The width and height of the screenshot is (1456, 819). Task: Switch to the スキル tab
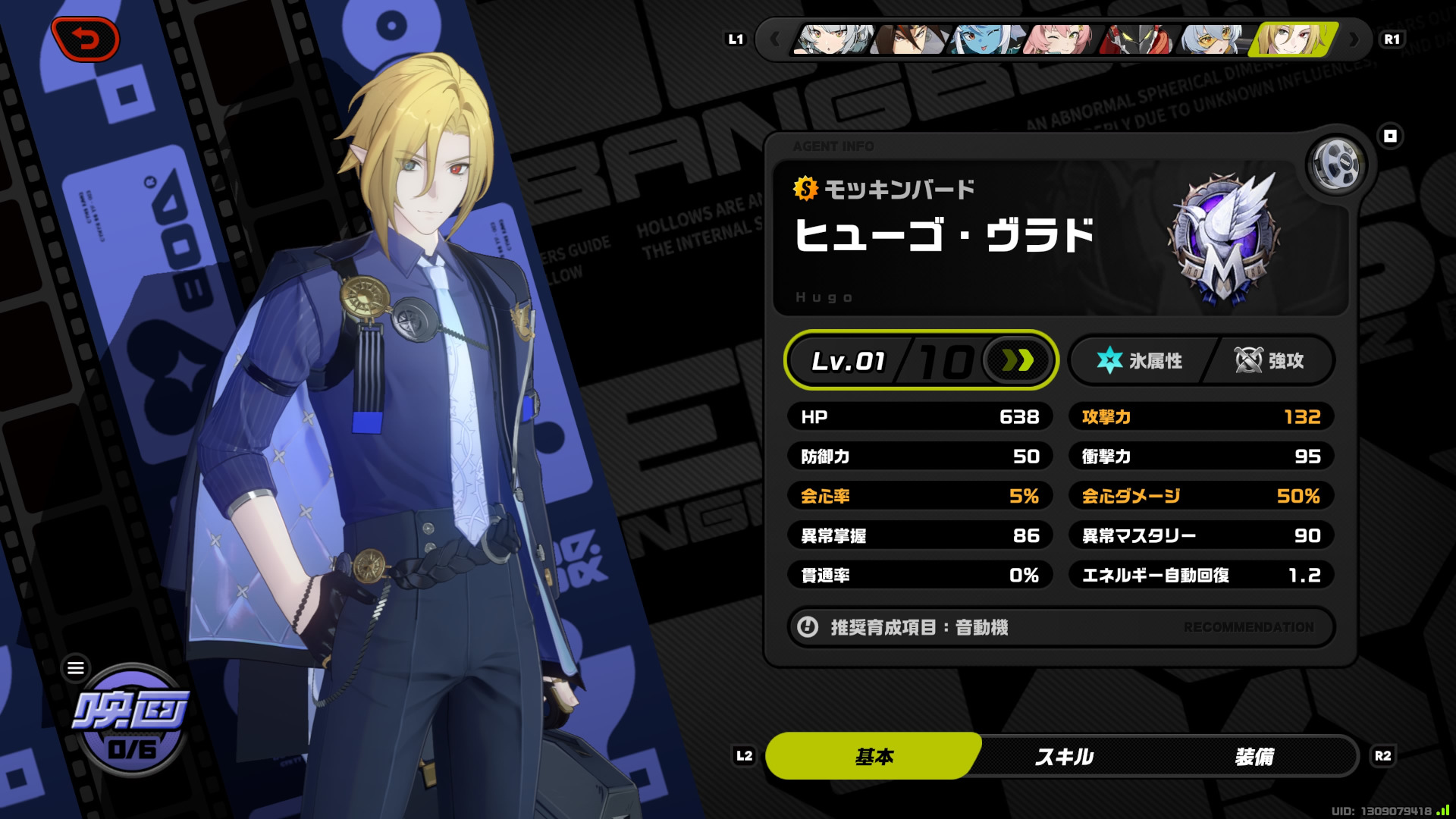coord(1064,756)
